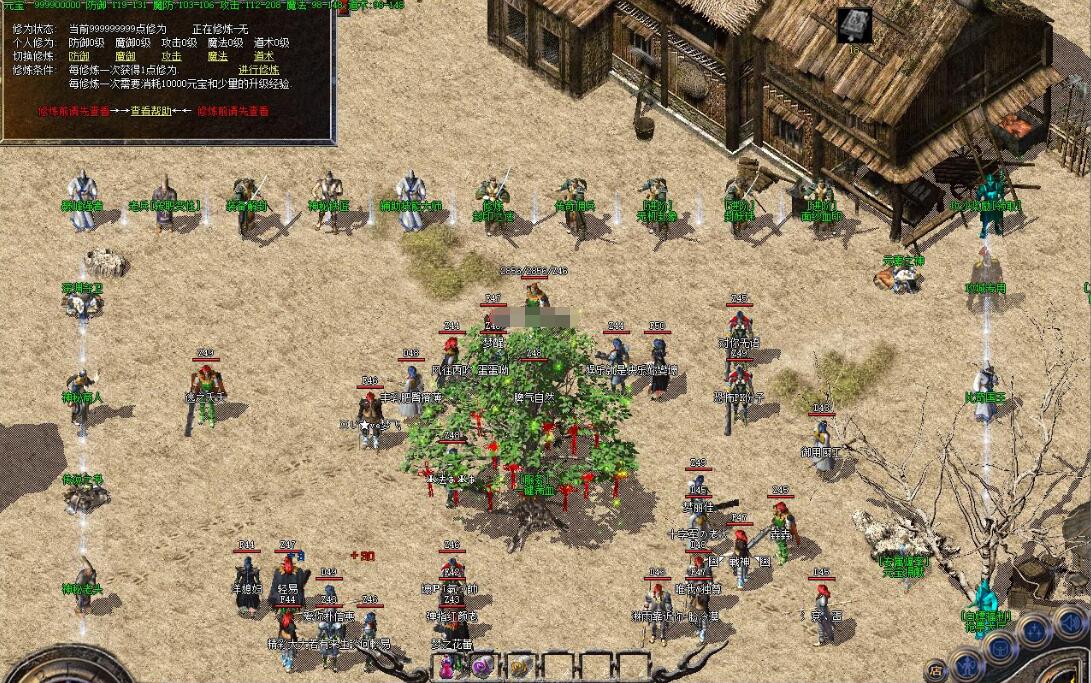Viewport: 1091px width, 683px height.
Task: Use the pink potion in the hotbar
Action: 449,667
